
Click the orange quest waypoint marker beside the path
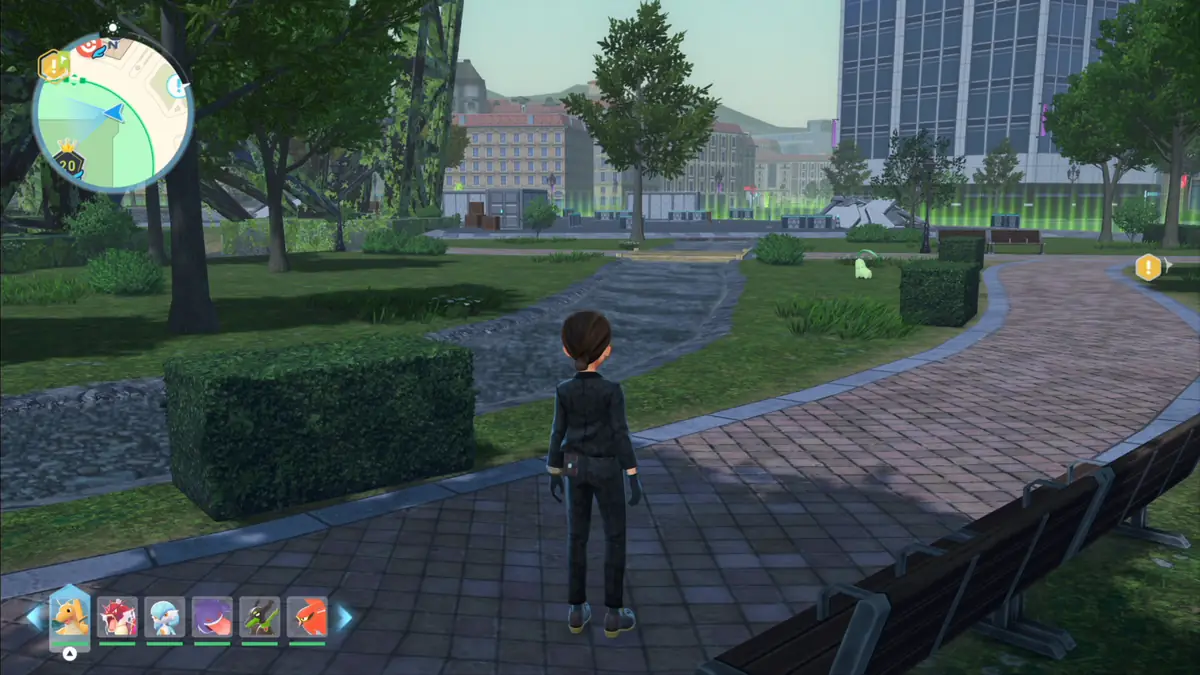(1148, 267)
